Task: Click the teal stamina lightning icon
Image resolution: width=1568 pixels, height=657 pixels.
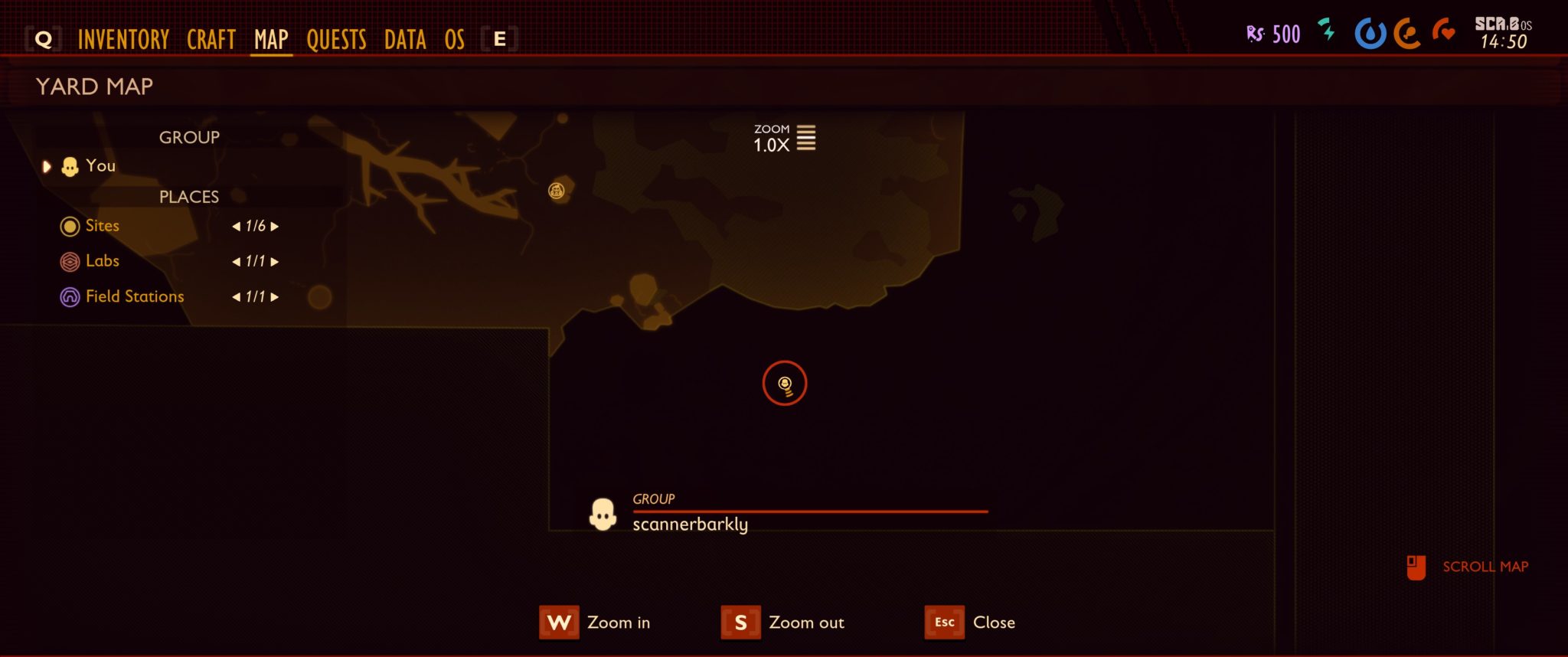Action: [1328, 32]
